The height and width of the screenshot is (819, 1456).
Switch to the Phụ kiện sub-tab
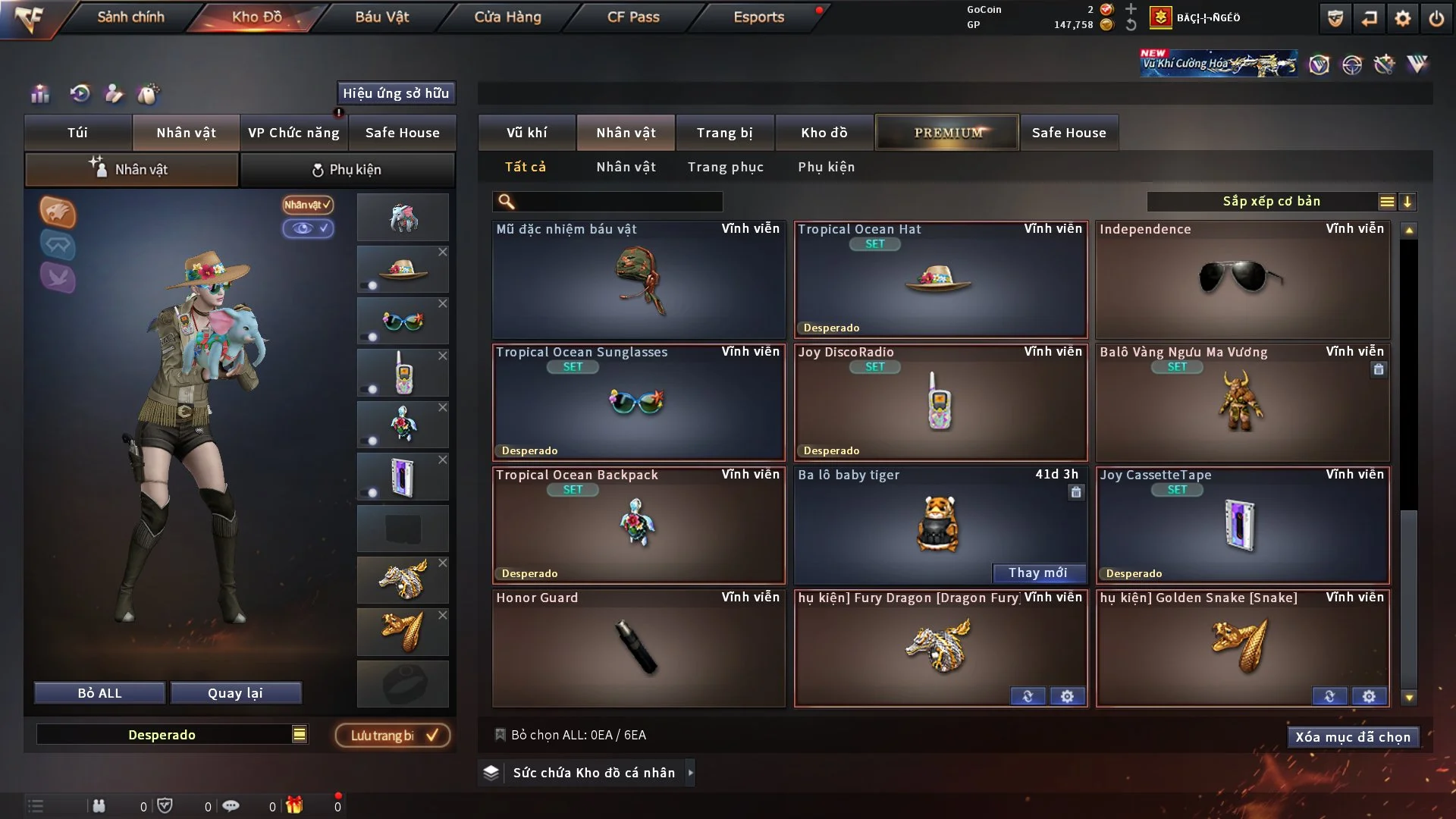[347, 170]
